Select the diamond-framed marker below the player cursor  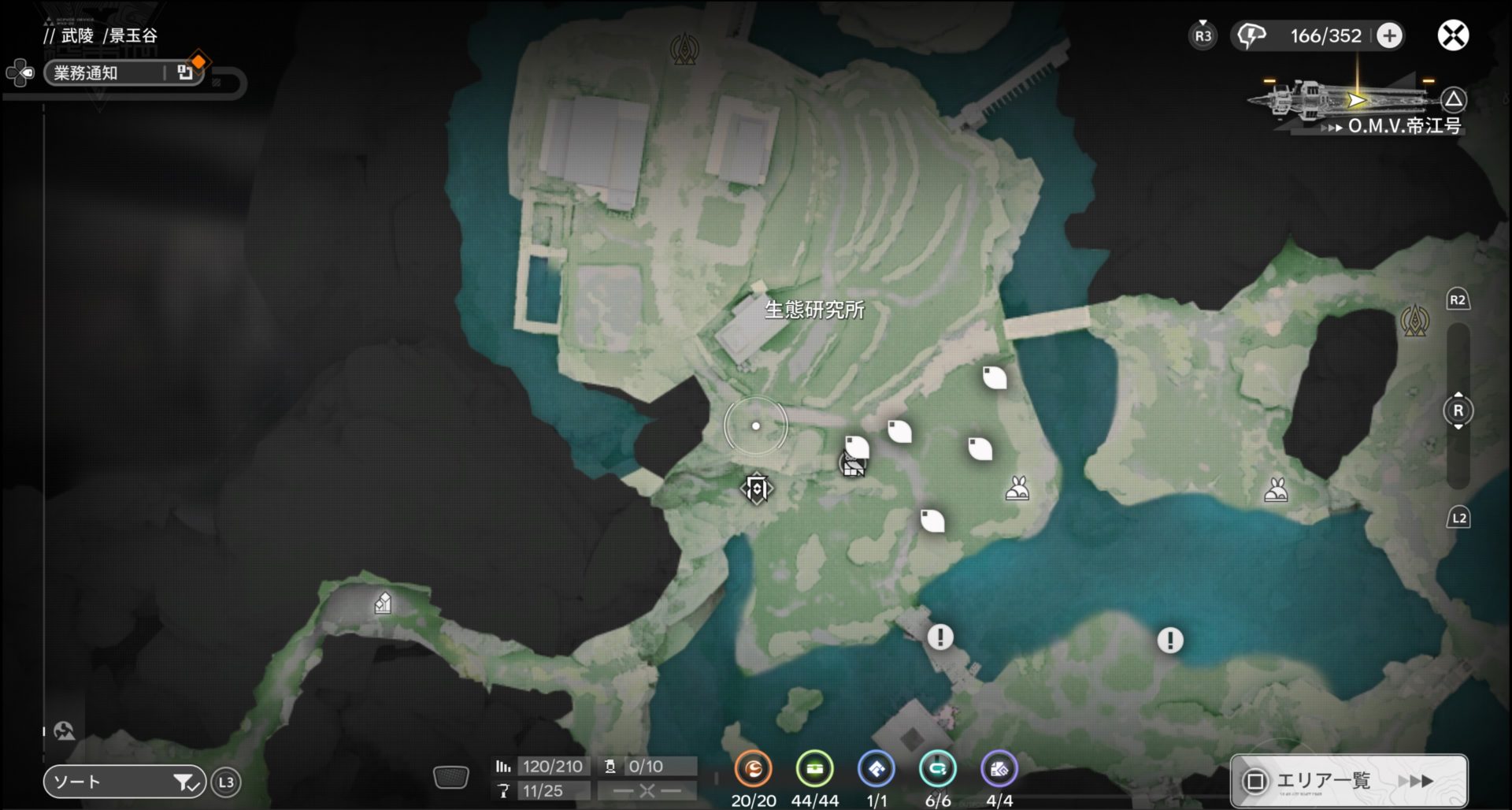pos(757,489)
